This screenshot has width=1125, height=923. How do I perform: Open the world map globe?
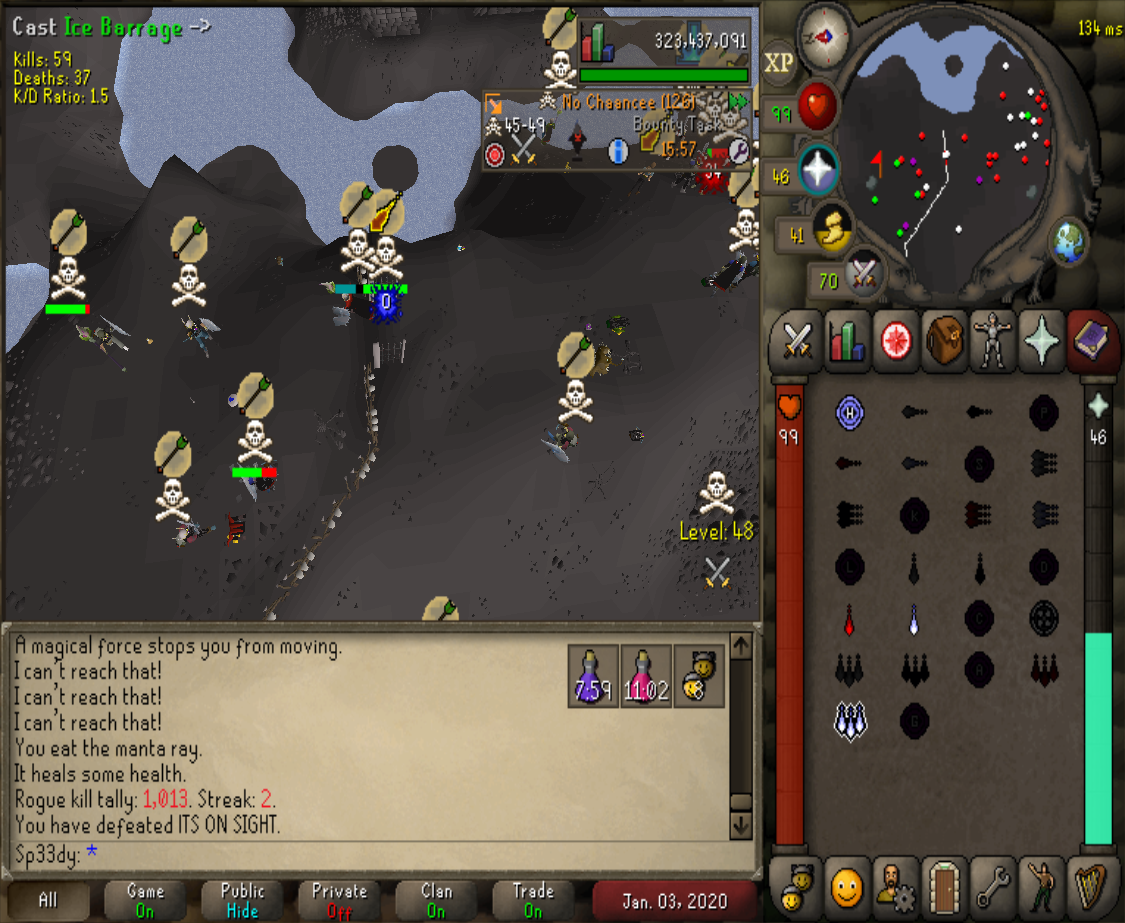1068,240
